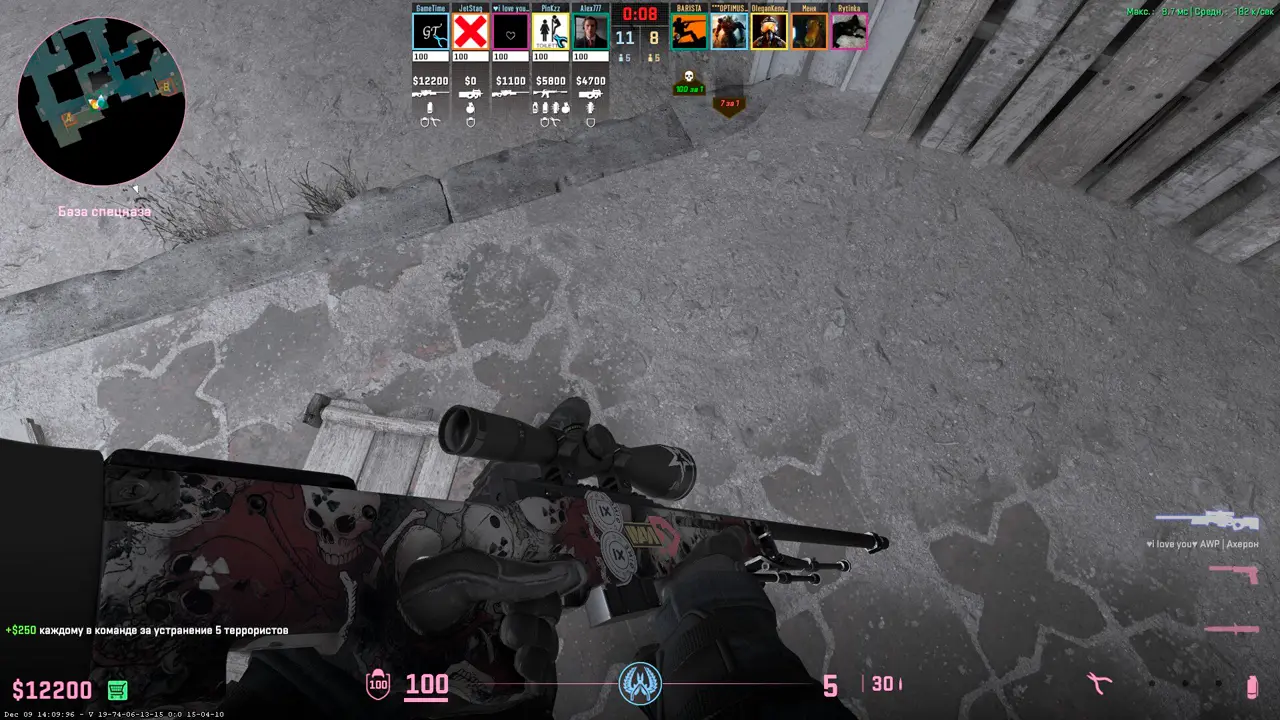Click the armor helmet icon
Screen dimensions: 1280x720
(378, 685)
